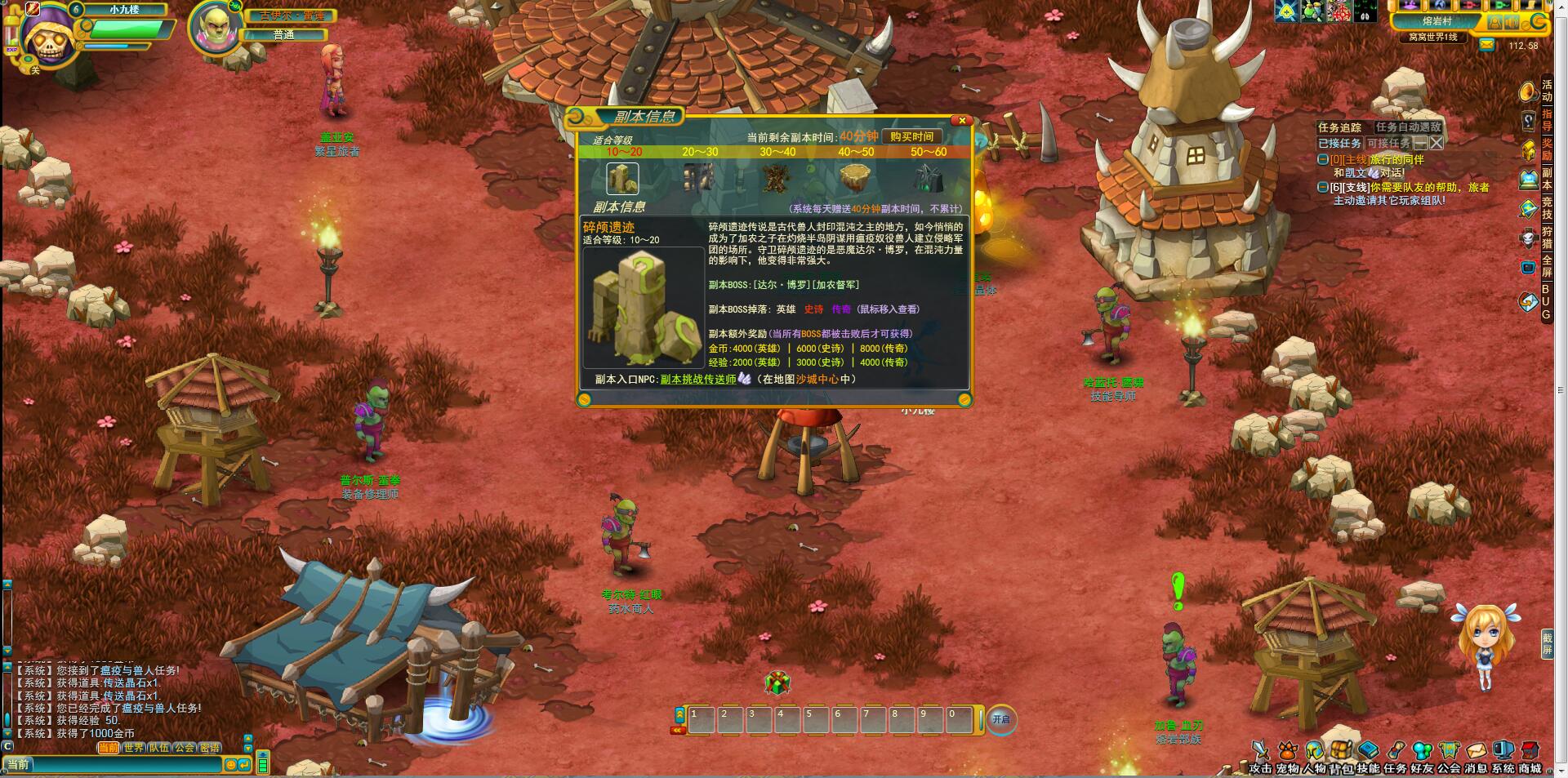Open the 背包 backpack chest icon
This screenshot has height=778, width=1568.
pyautogui.click(x=1341, y=751)
